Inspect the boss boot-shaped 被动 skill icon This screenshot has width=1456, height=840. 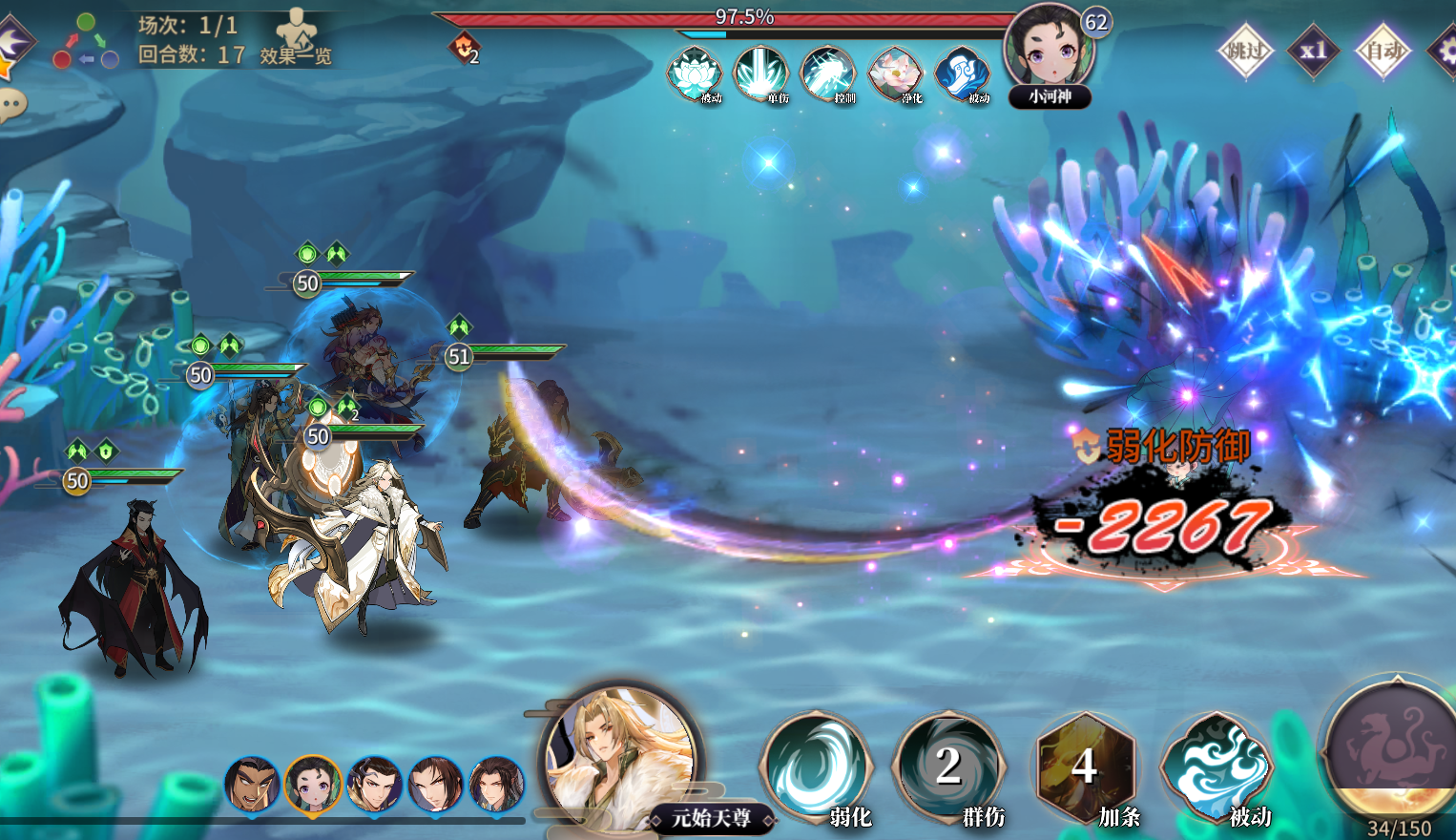click(962, 73)
